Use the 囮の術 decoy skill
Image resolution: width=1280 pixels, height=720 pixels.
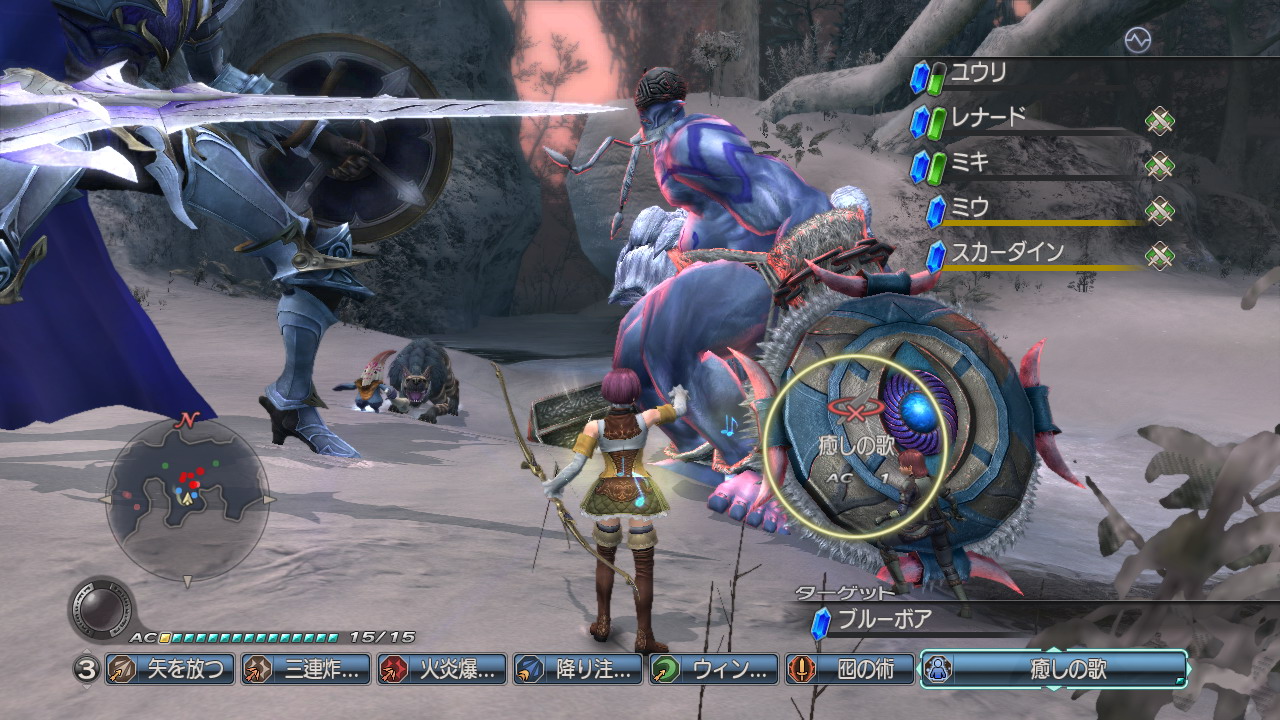849,669
